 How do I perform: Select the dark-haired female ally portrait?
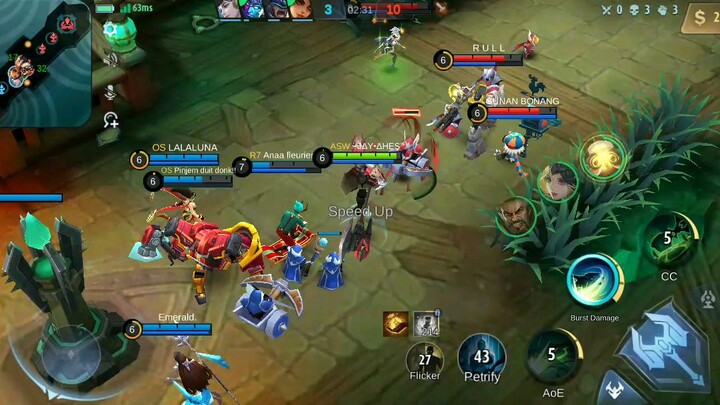(x=557, y=182)
